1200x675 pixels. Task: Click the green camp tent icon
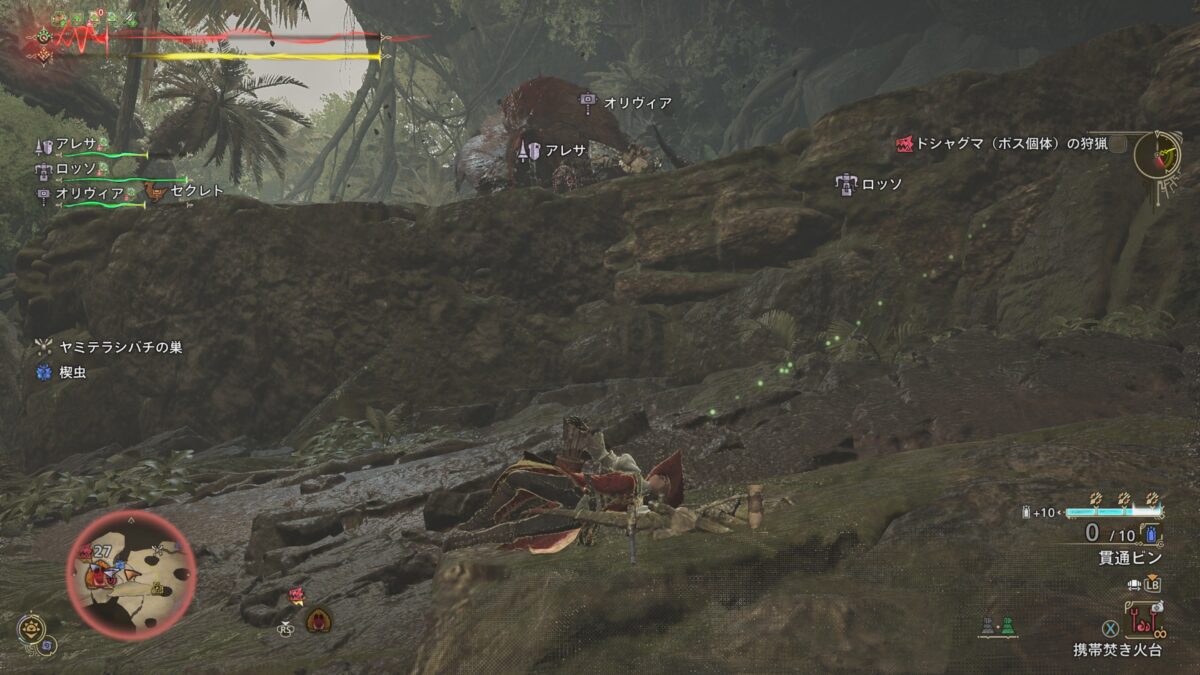1007,626
